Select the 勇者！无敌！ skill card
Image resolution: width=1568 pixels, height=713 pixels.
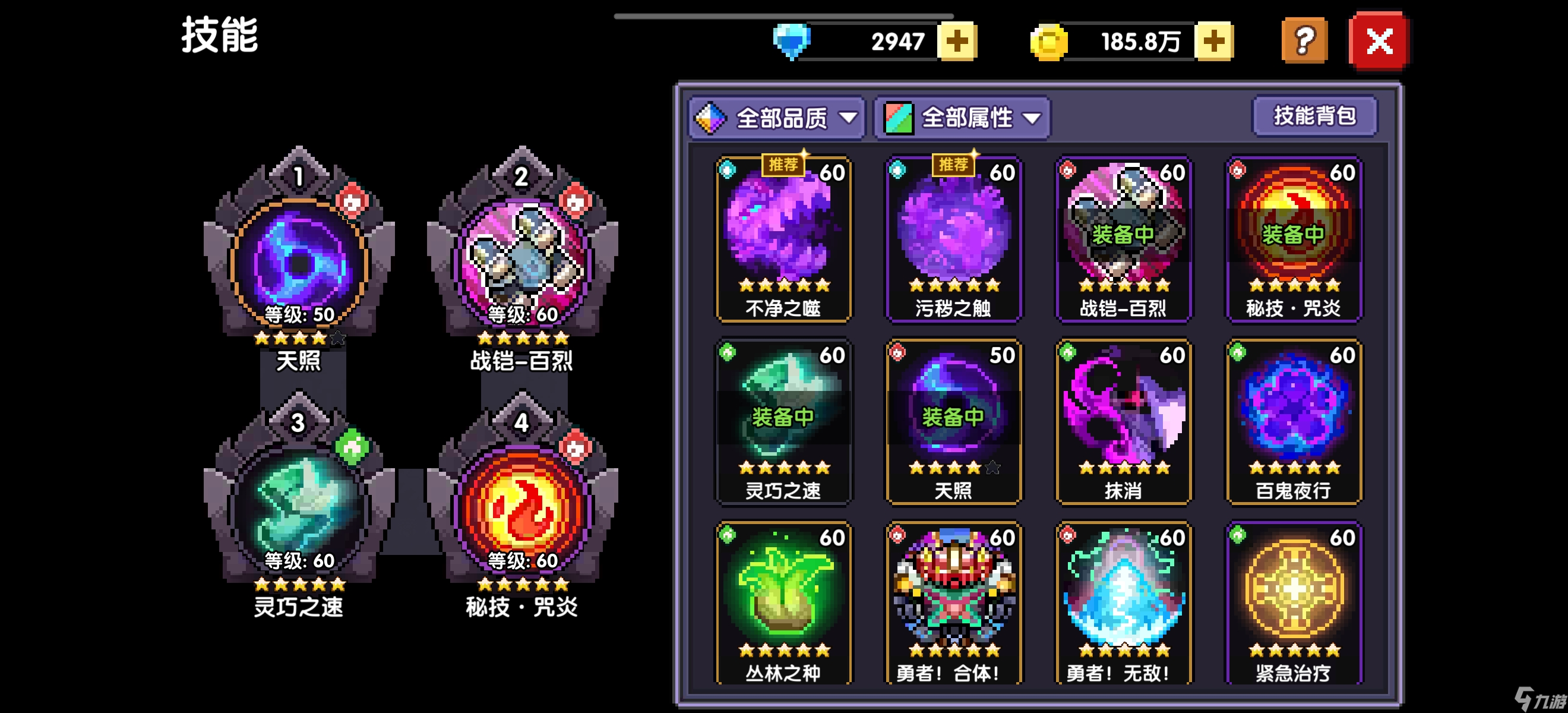click(x=1124, y=600)
